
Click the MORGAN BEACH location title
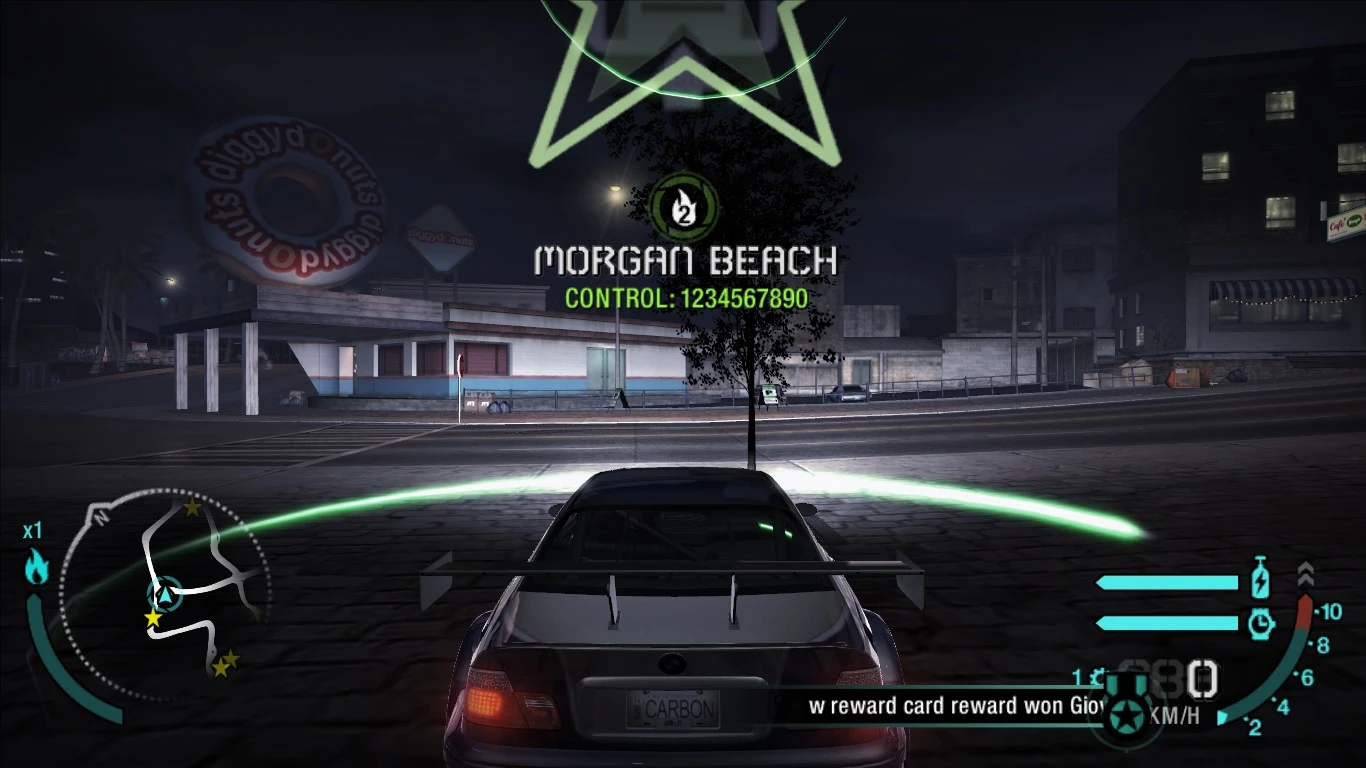684,263
